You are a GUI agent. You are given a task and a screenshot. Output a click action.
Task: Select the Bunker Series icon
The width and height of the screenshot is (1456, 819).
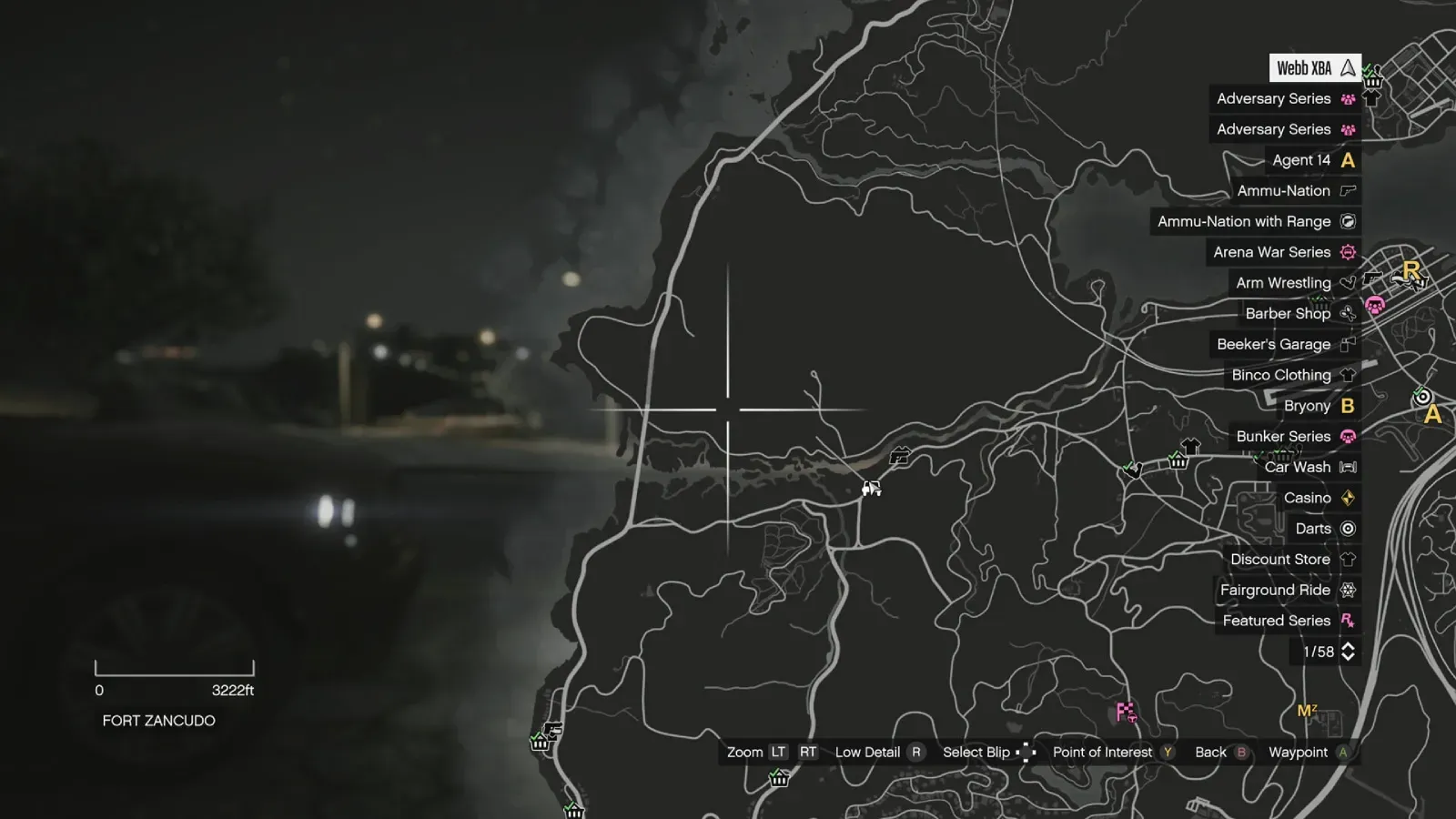pyautogui.click(x=1346, y=436)
